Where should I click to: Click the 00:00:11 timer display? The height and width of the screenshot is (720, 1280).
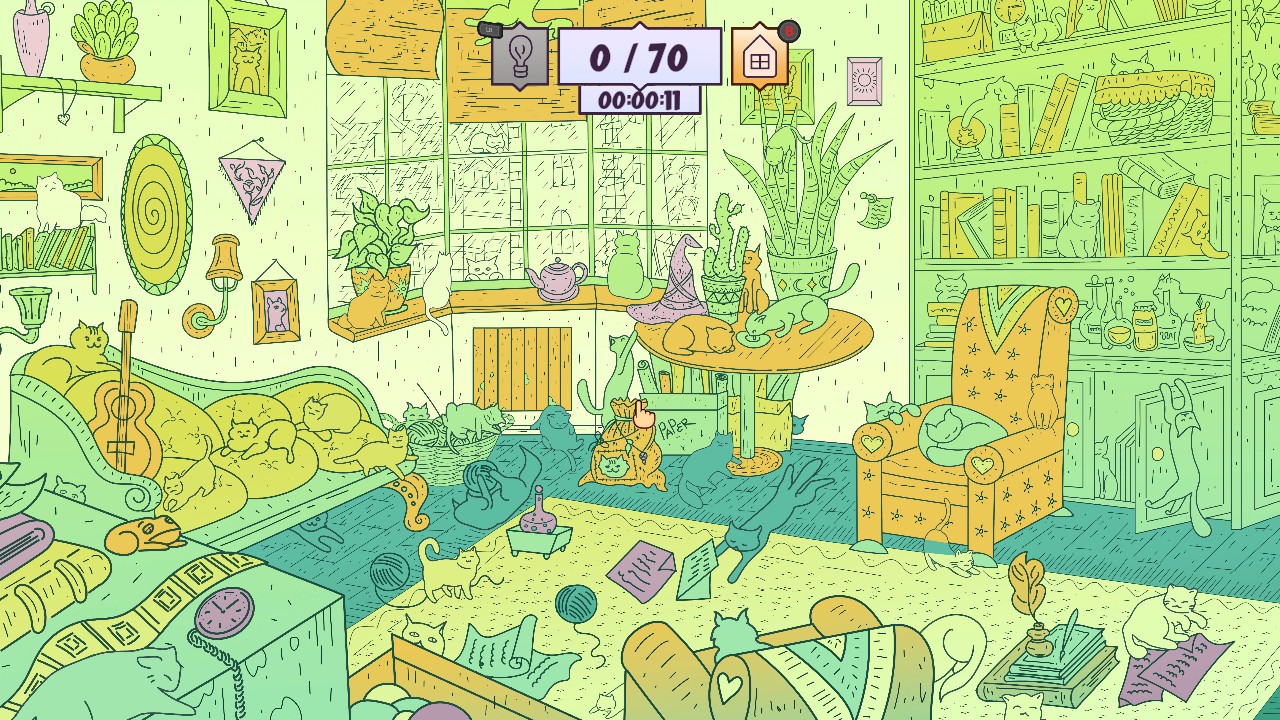pos(640,100)
